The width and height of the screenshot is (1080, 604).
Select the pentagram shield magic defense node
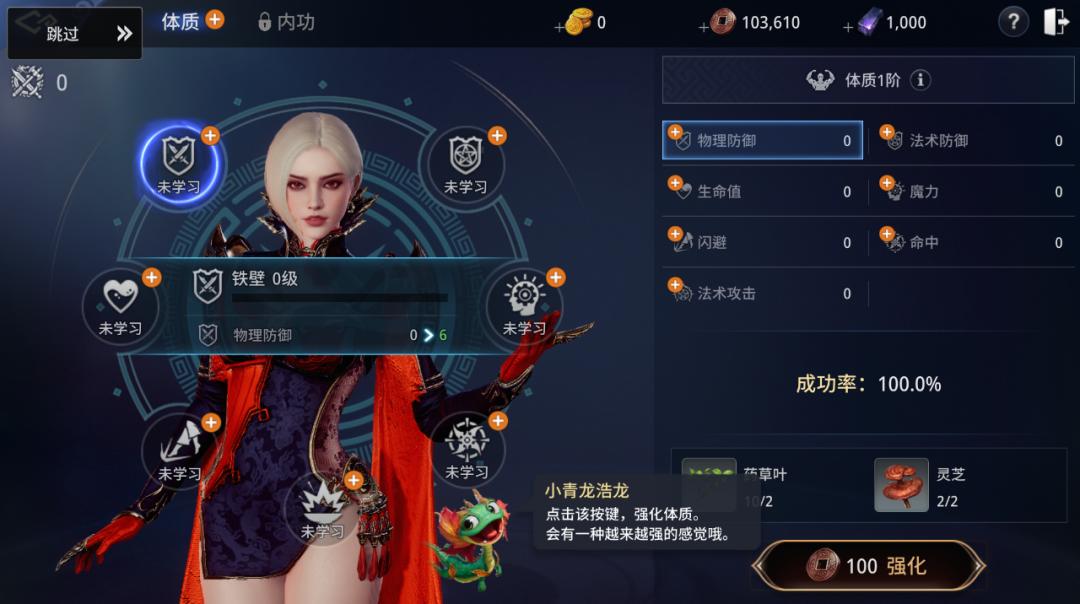(466, 160)
